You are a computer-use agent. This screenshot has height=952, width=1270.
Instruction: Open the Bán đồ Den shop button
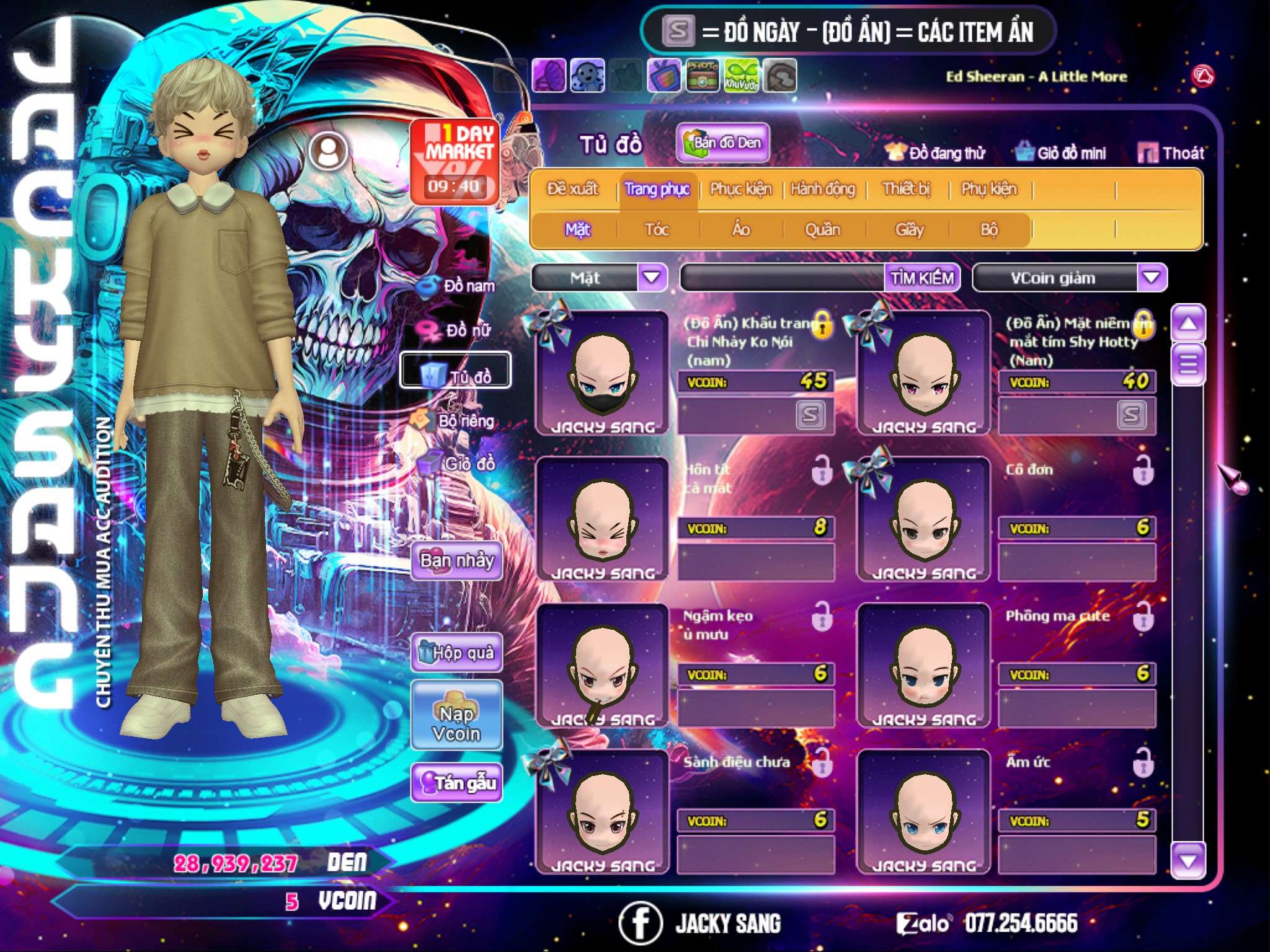tap(722, 143)
